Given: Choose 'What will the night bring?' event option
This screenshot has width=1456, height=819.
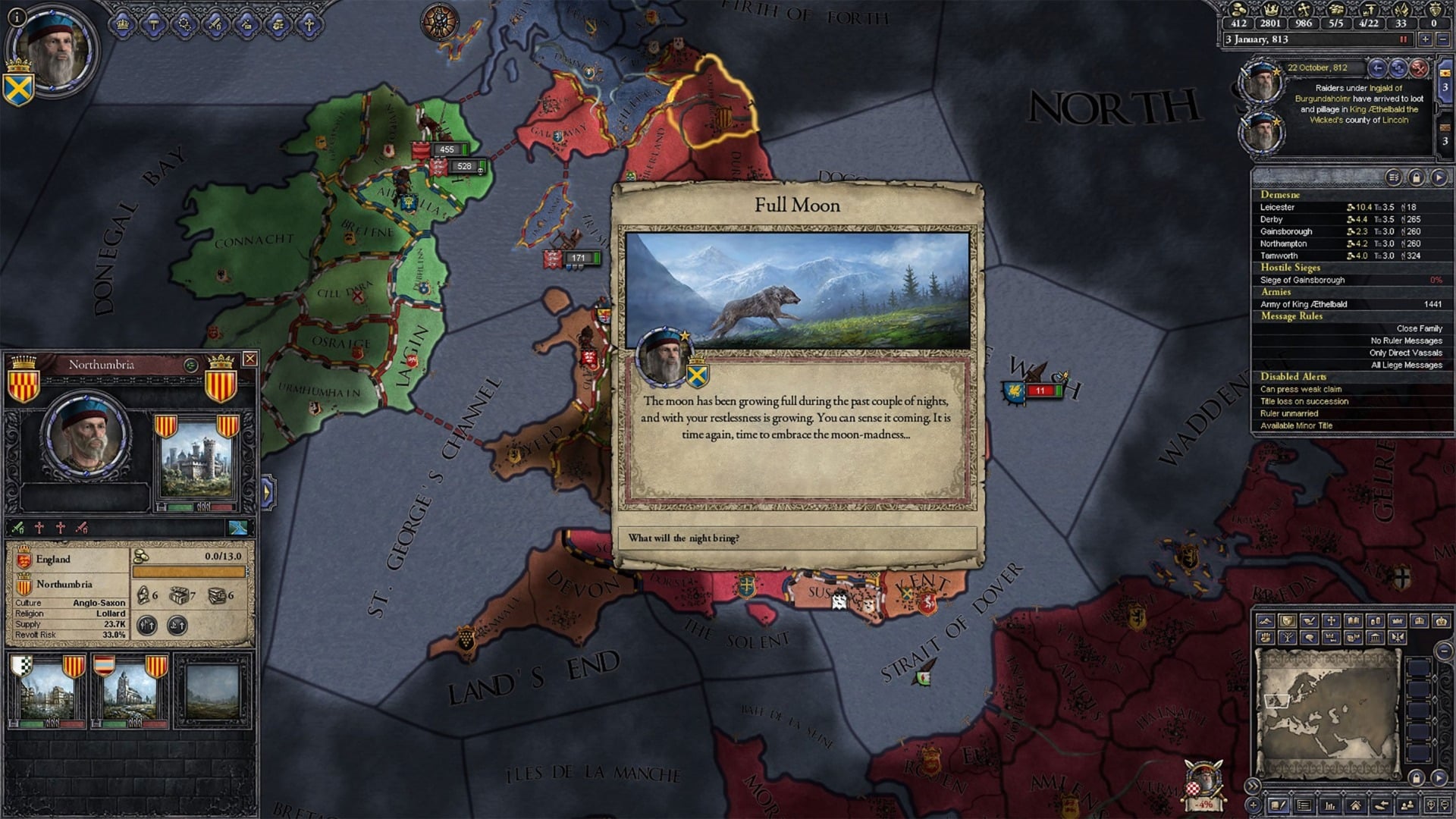Looking at the screenshot, I should pyautogui.click(x=798, y=538).
